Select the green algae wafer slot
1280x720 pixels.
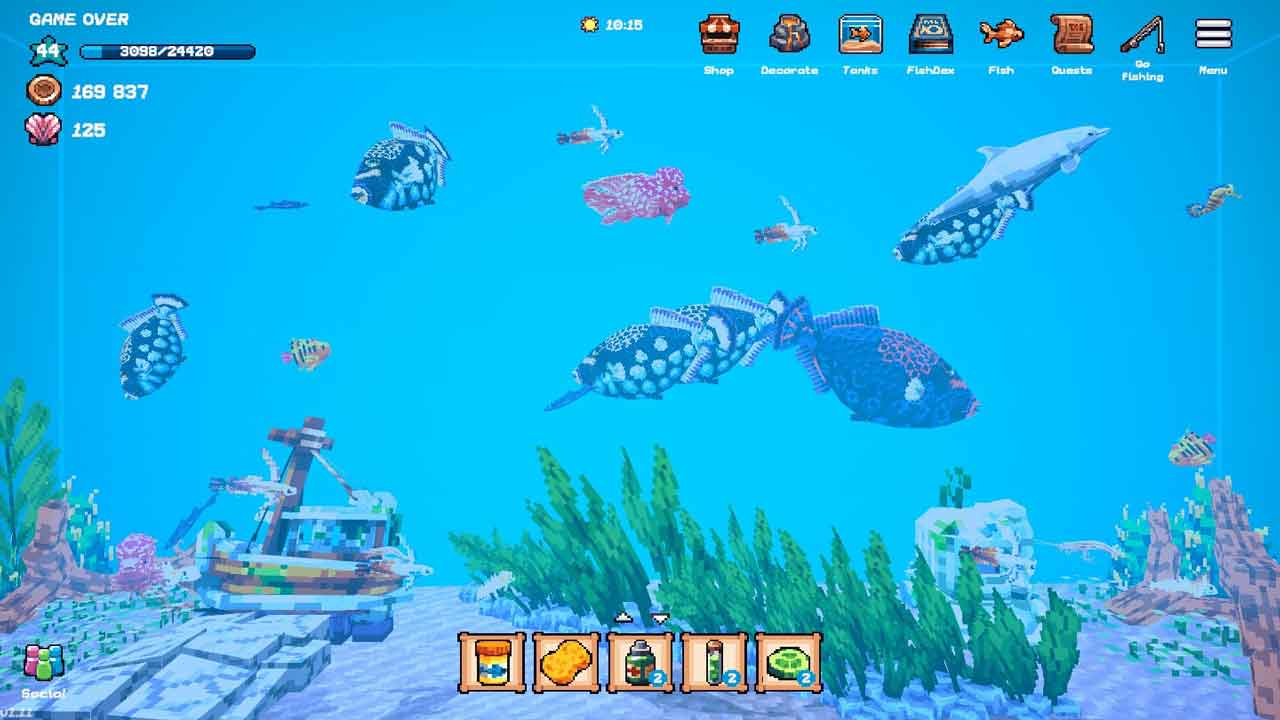tap(788, 662)
